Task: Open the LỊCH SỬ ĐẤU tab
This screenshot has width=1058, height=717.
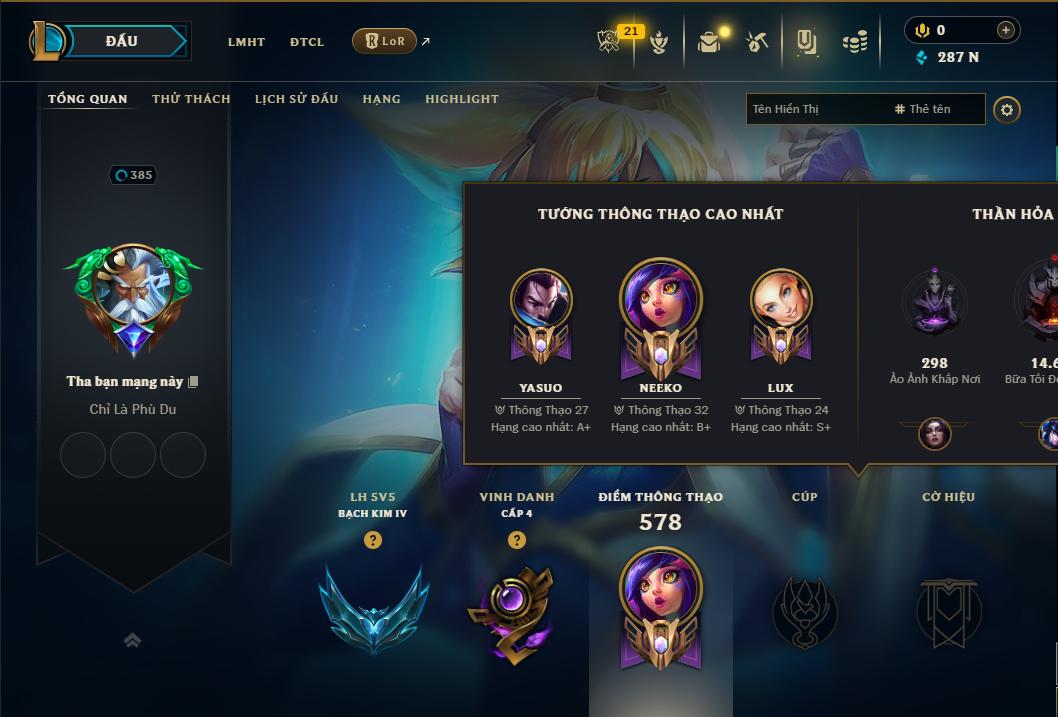Action: point(296,99)
